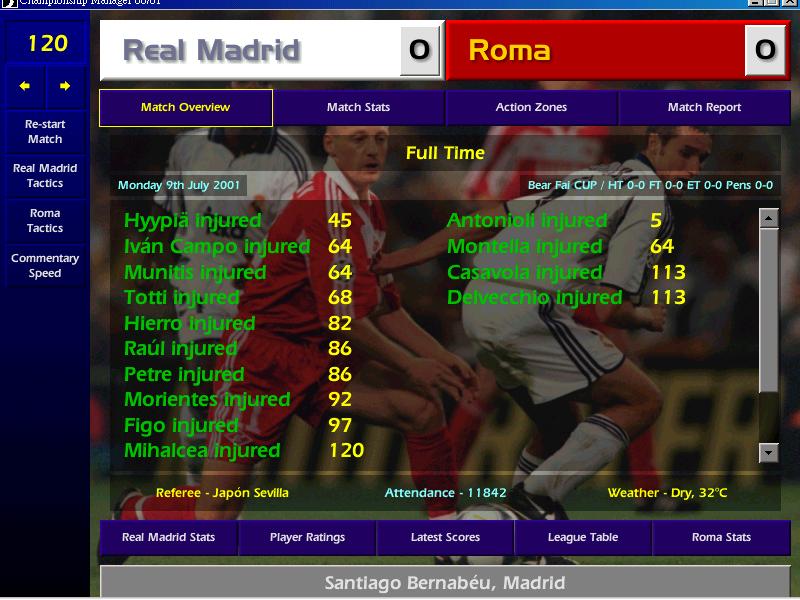The height and width of the screenshot is (600, 800).
Task: Close the game window
Action: [x=789, y=4]
